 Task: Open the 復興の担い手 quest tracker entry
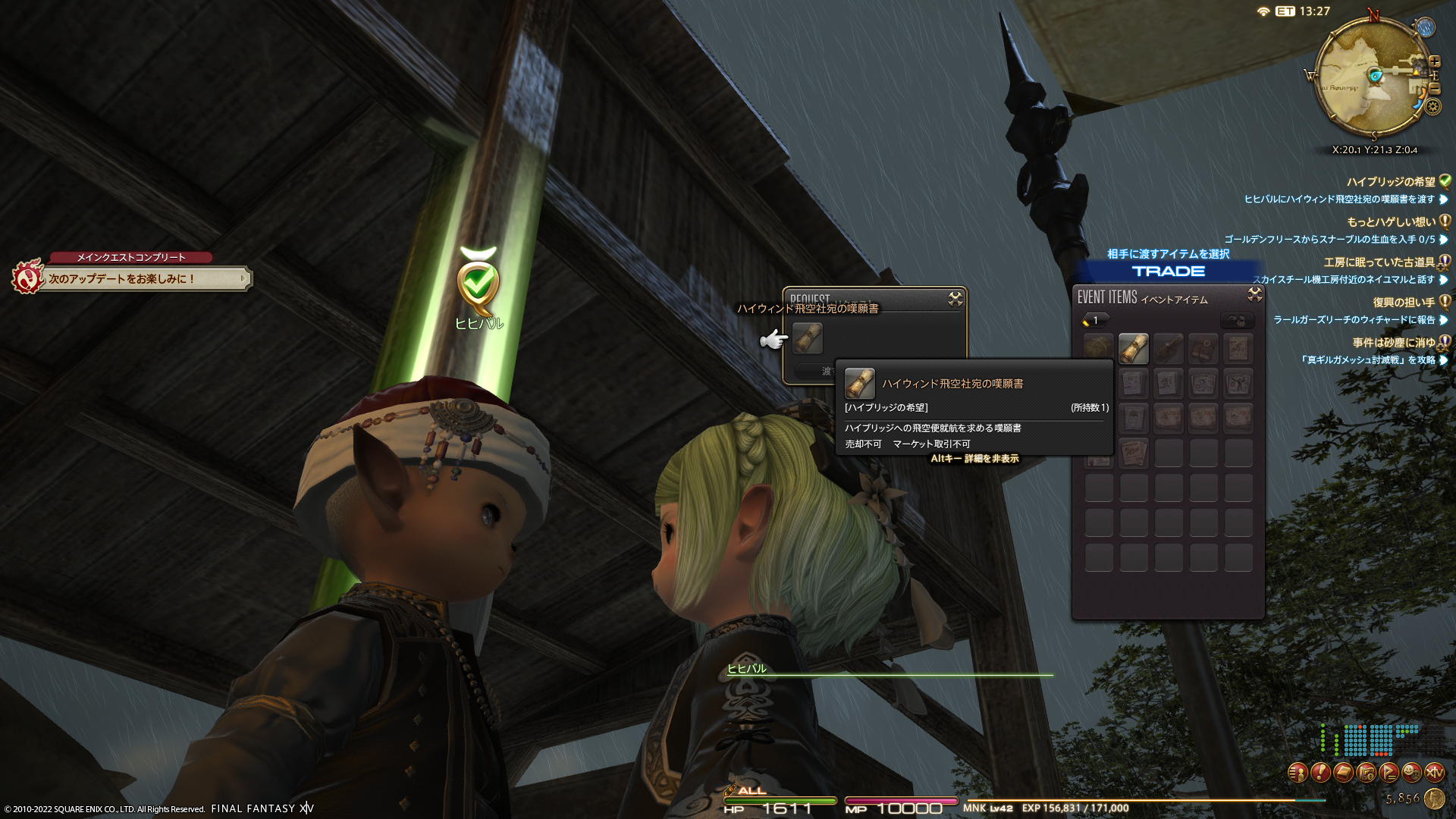click(1403, 303)
